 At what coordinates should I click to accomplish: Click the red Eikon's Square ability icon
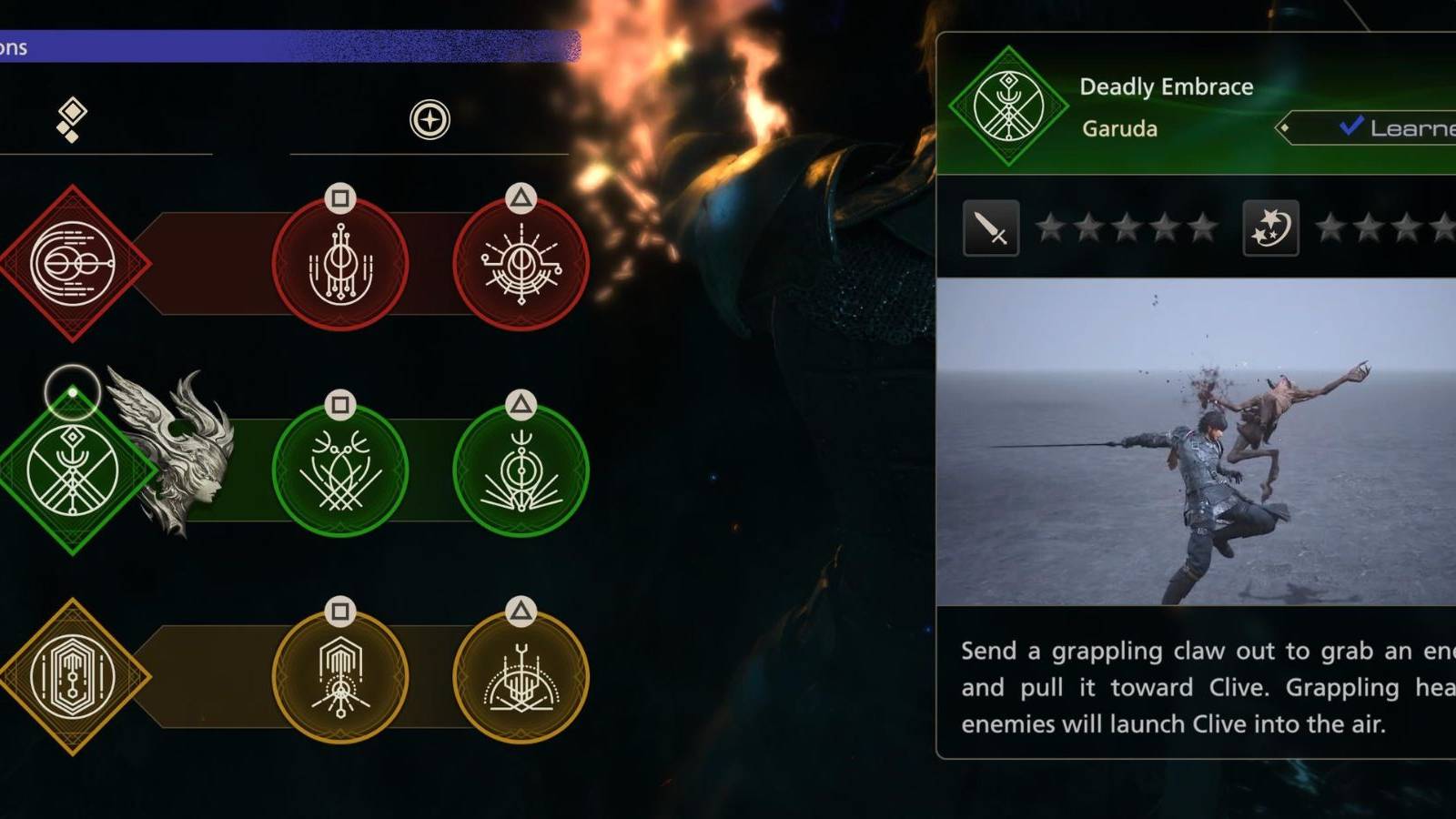coord(342,262)
